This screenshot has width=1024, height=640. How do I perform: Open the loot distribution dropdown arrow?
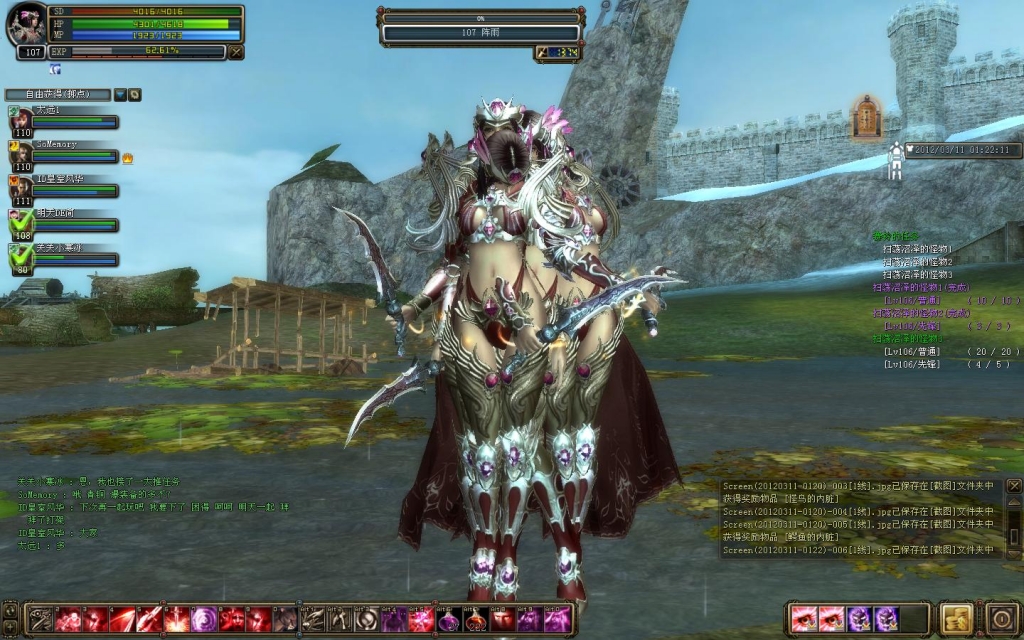tap(120, 94)
